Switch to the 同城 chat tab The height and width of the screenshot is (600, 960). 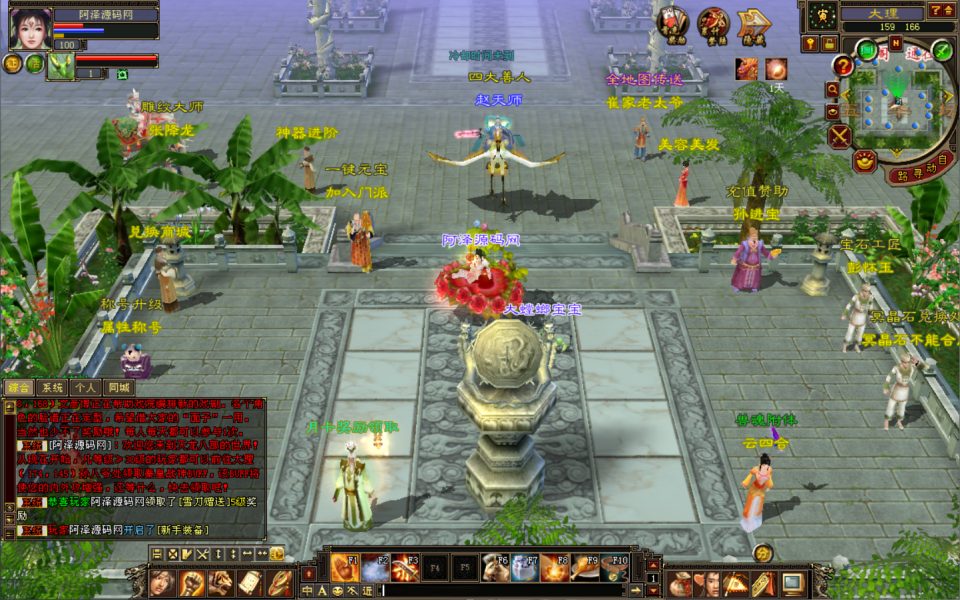pyautogui.click(x=119, y=387)
